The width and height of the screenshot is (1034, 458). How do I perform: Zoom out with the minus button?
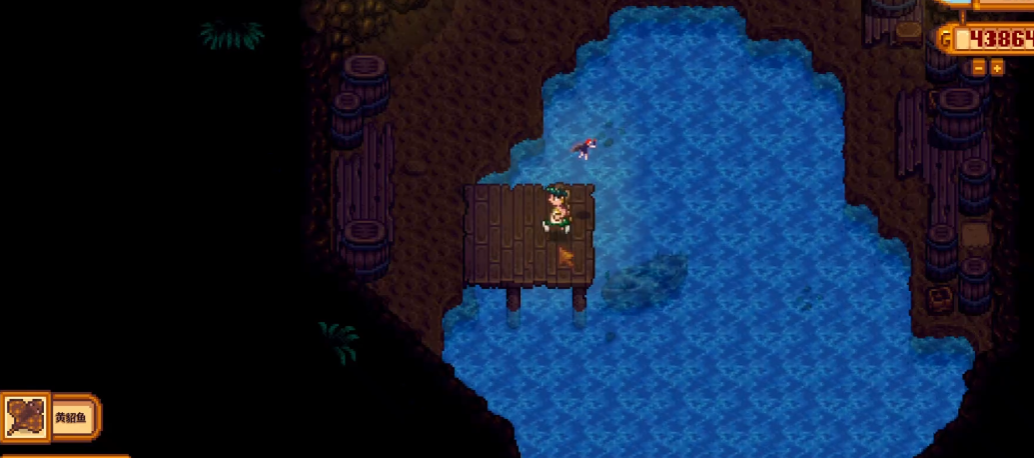coord(979,67)
